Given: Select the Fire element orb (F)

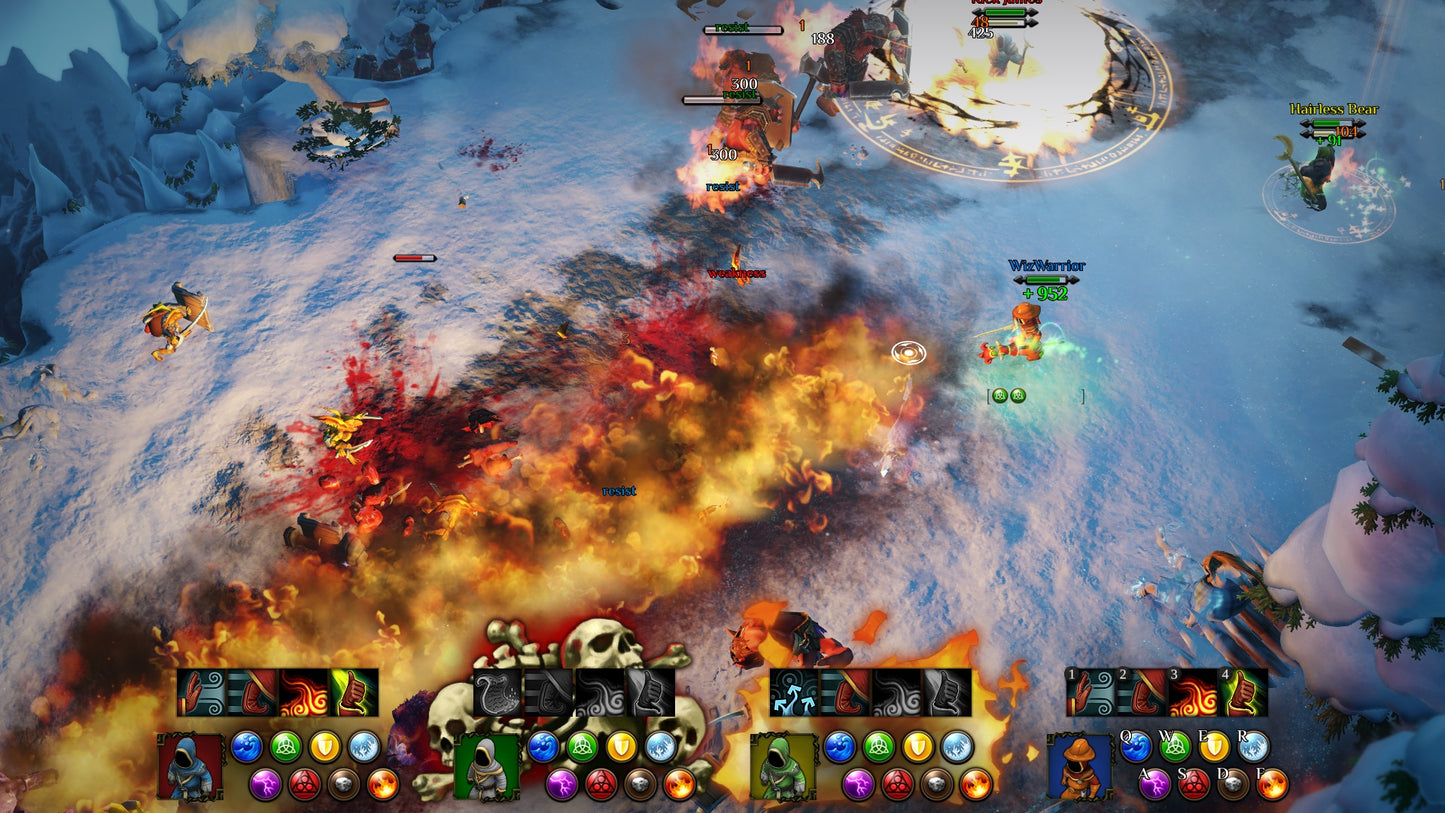Looking at the screenshot, I should 1270,783.
